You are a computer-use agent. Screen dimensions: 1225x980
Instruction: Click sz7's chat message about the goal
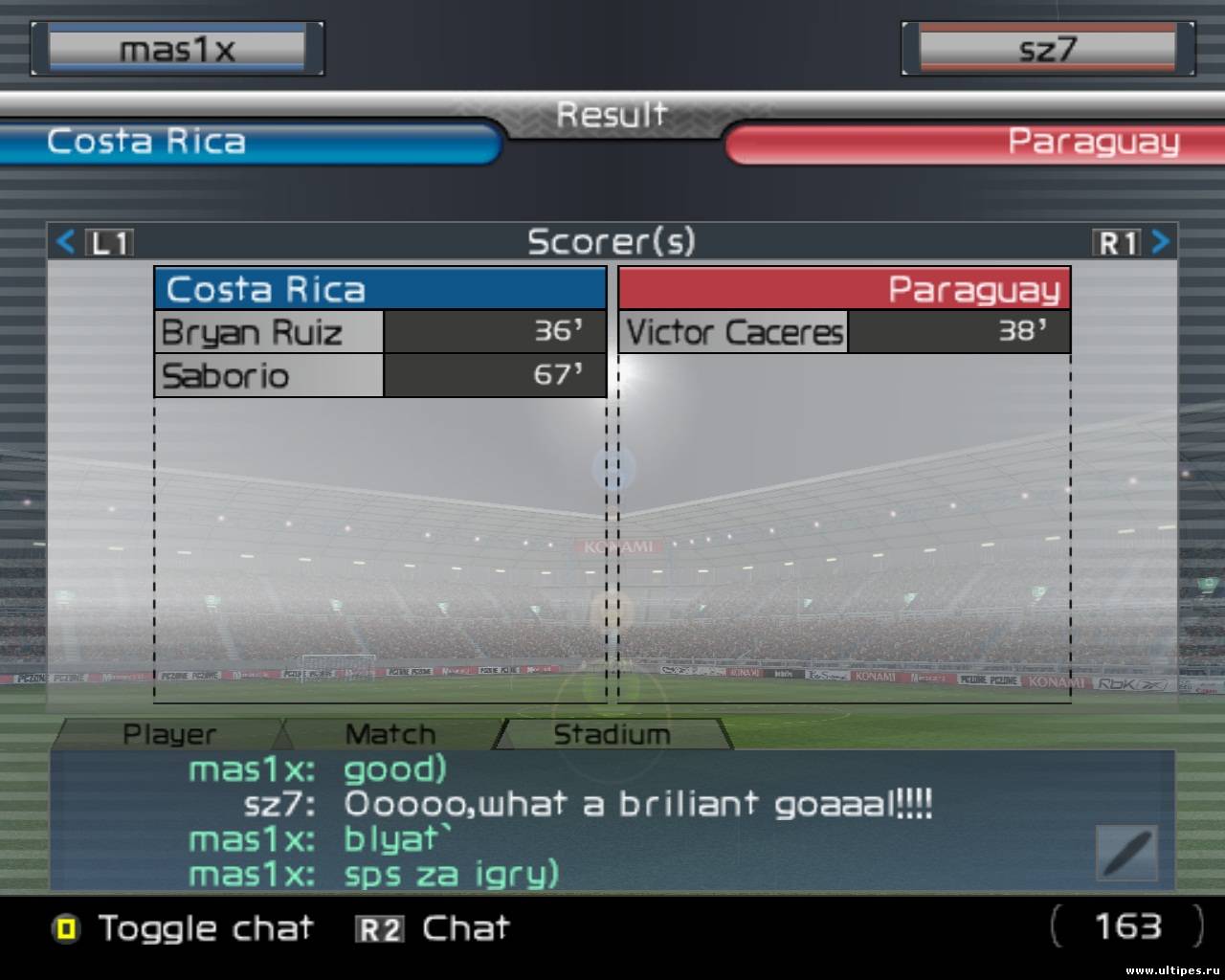coord(637,804)
